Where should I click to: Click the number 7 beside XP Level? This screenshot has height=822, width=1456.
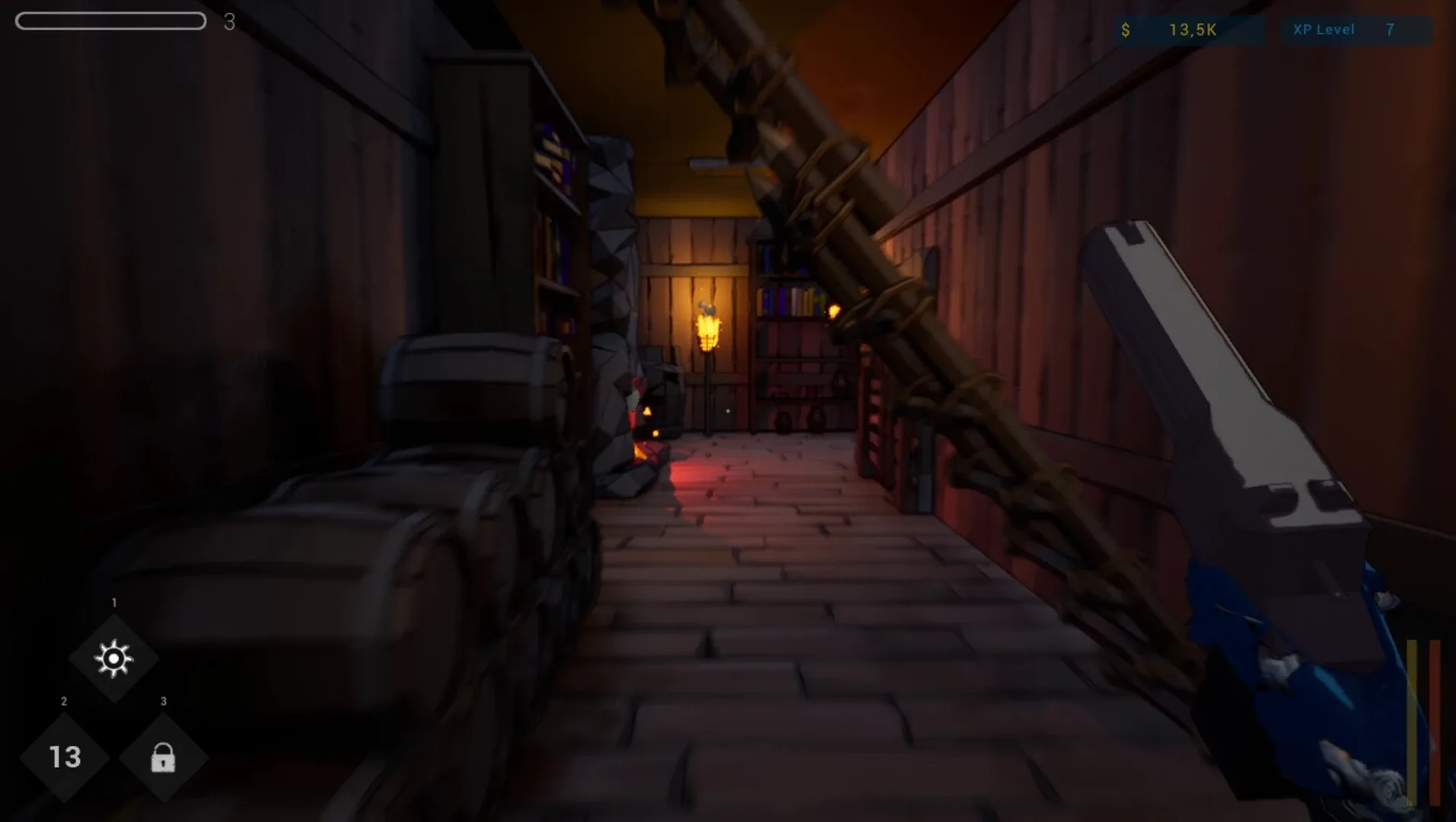point(1390,30)
